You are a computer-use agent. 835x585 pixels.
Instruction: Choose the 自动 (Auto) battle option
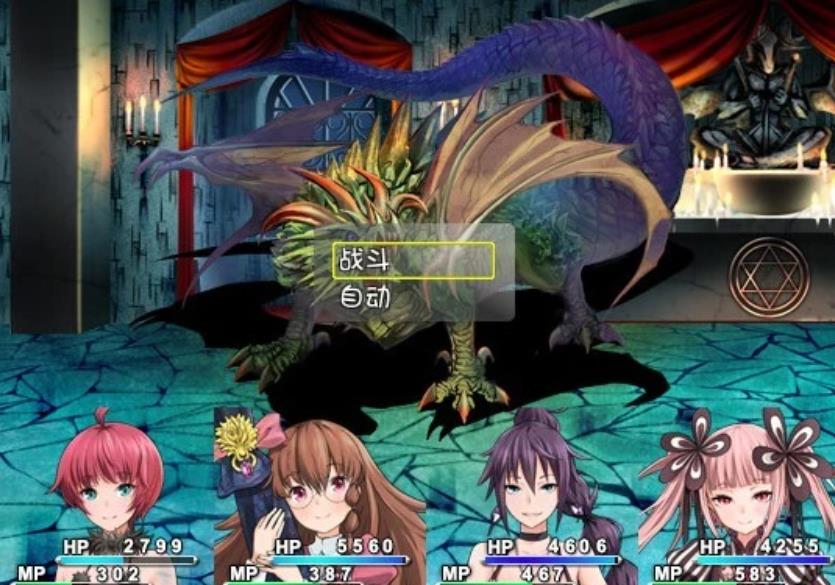coord(413,297)
